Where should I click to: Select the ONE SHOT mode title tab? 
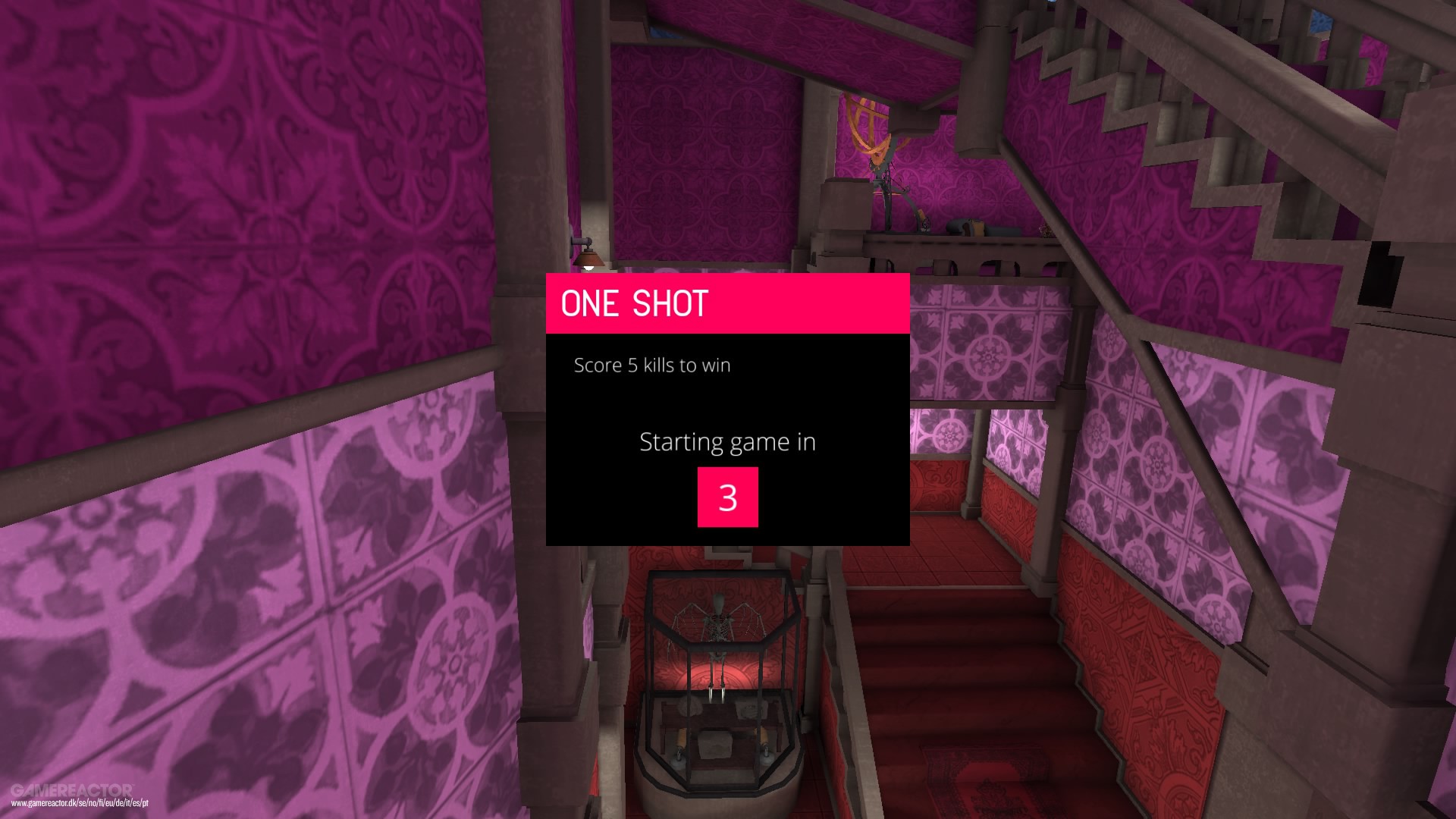[x=634, y=303]
